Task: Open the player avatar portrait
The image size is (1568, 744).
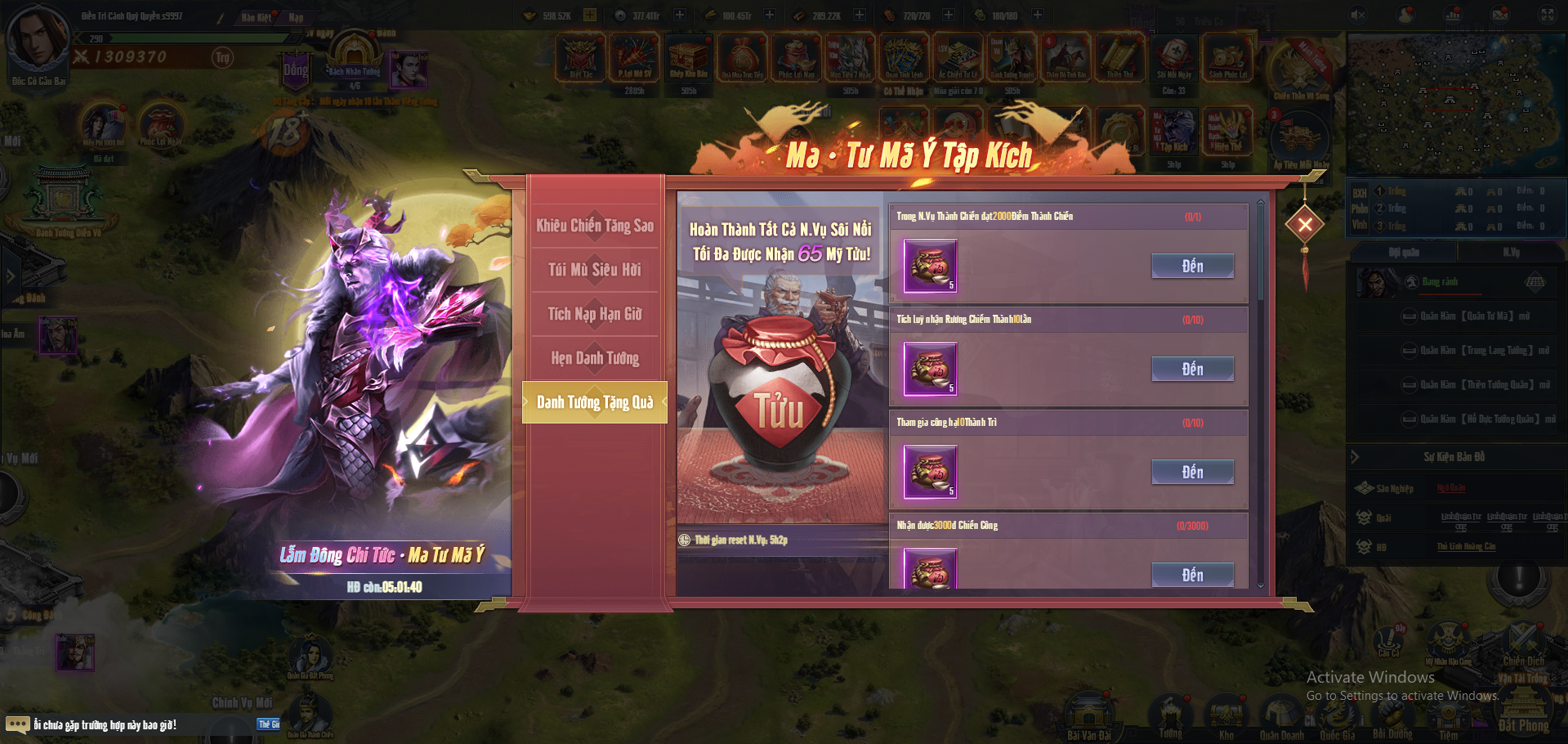Action: 37,37
